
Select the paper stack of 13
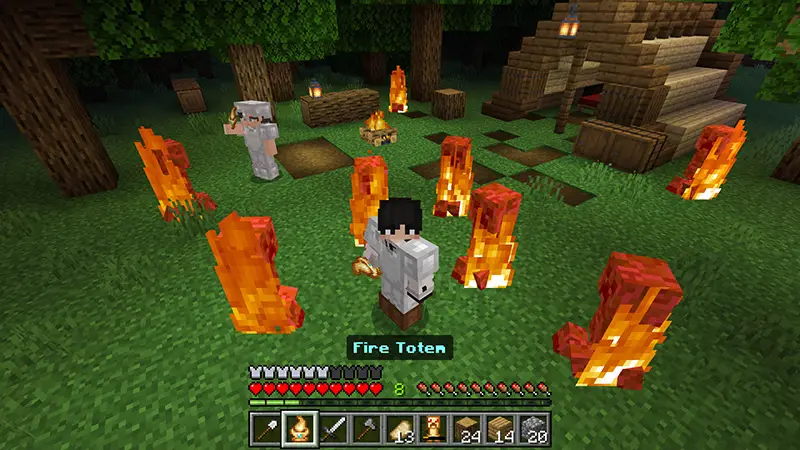pyautogui.click(x=401, y=429)
